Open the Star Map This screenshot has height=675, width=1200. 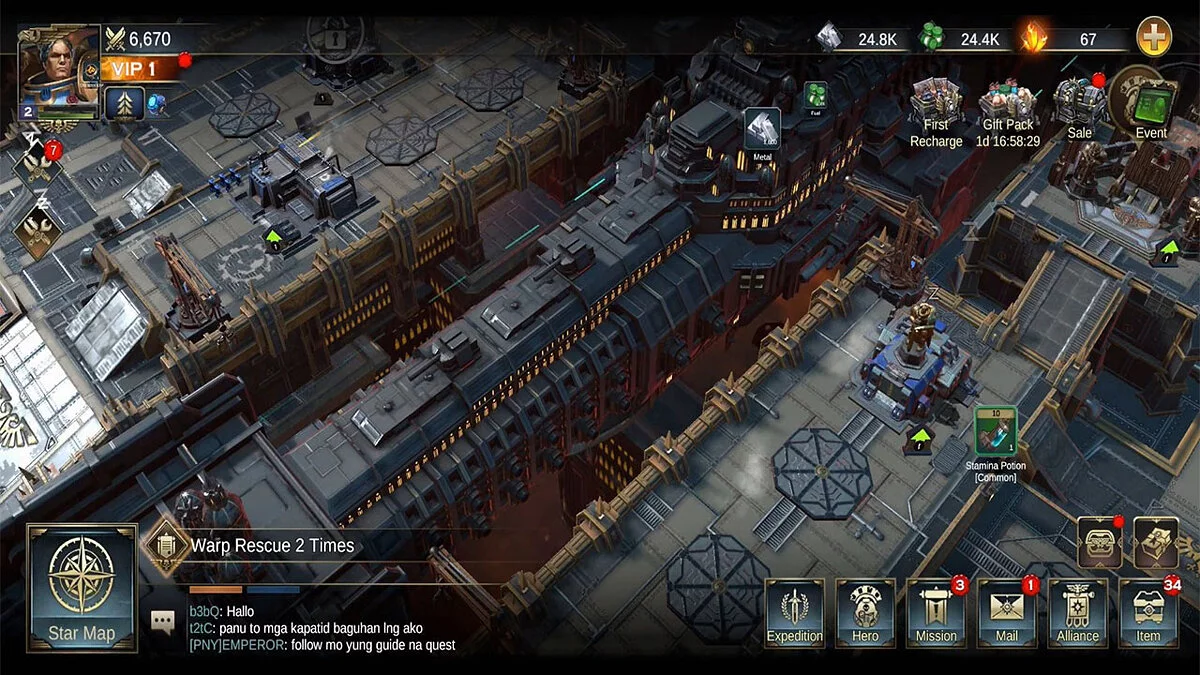(82, 588)
